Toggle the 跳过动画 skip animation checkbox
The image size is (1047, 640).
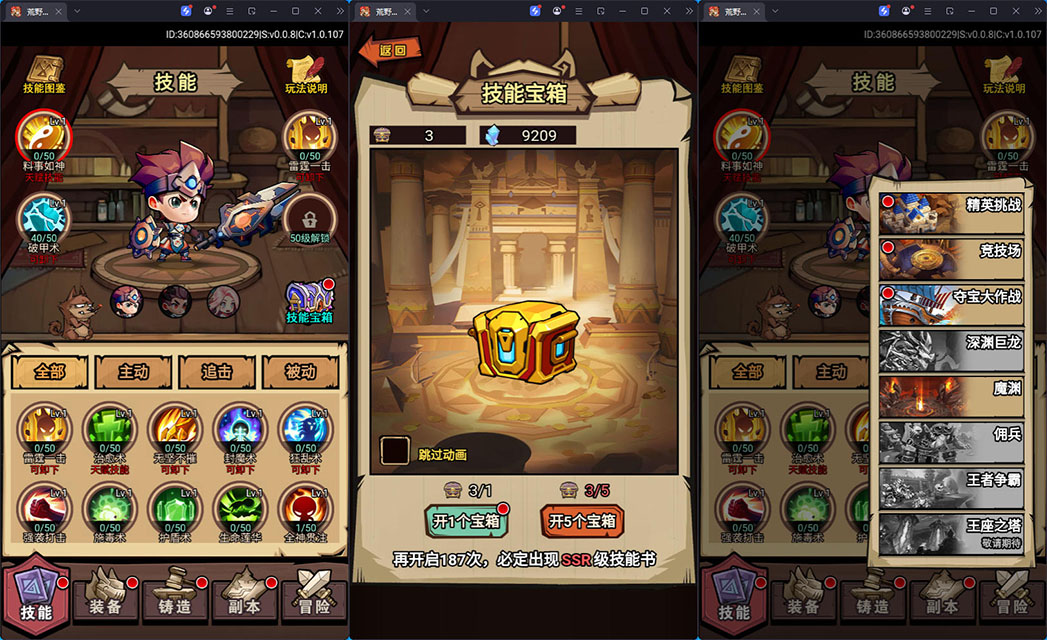(395, 451)
